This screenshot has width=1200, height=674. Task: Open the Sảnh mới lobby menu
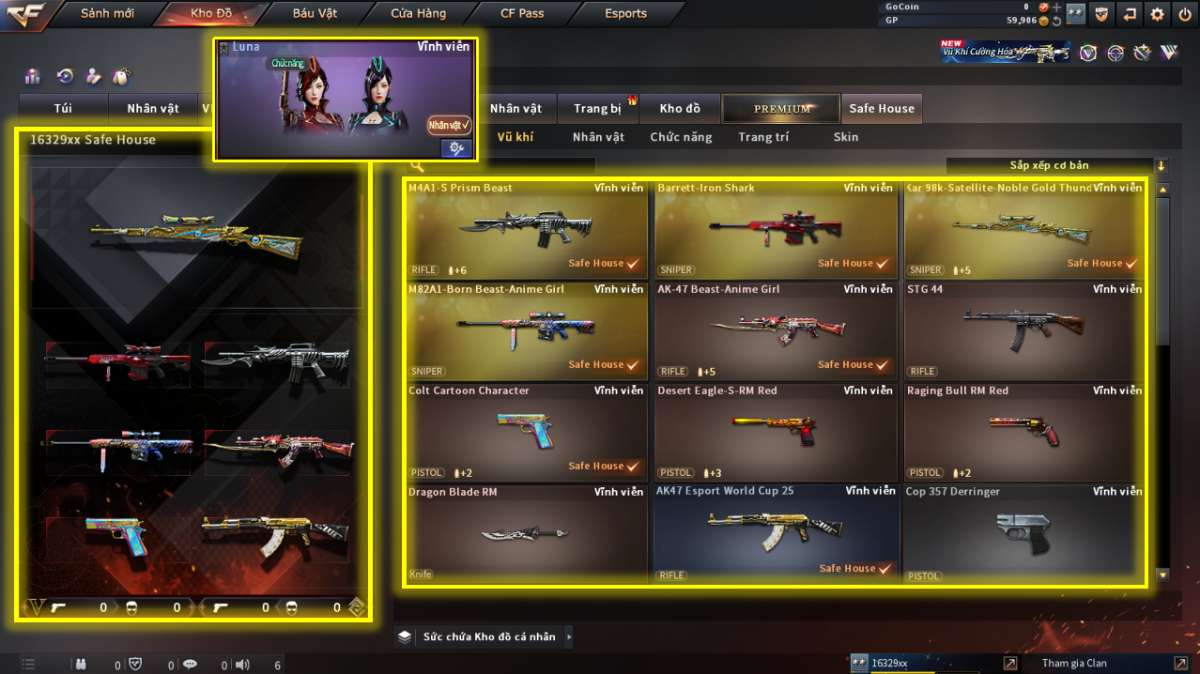(107, 14)
